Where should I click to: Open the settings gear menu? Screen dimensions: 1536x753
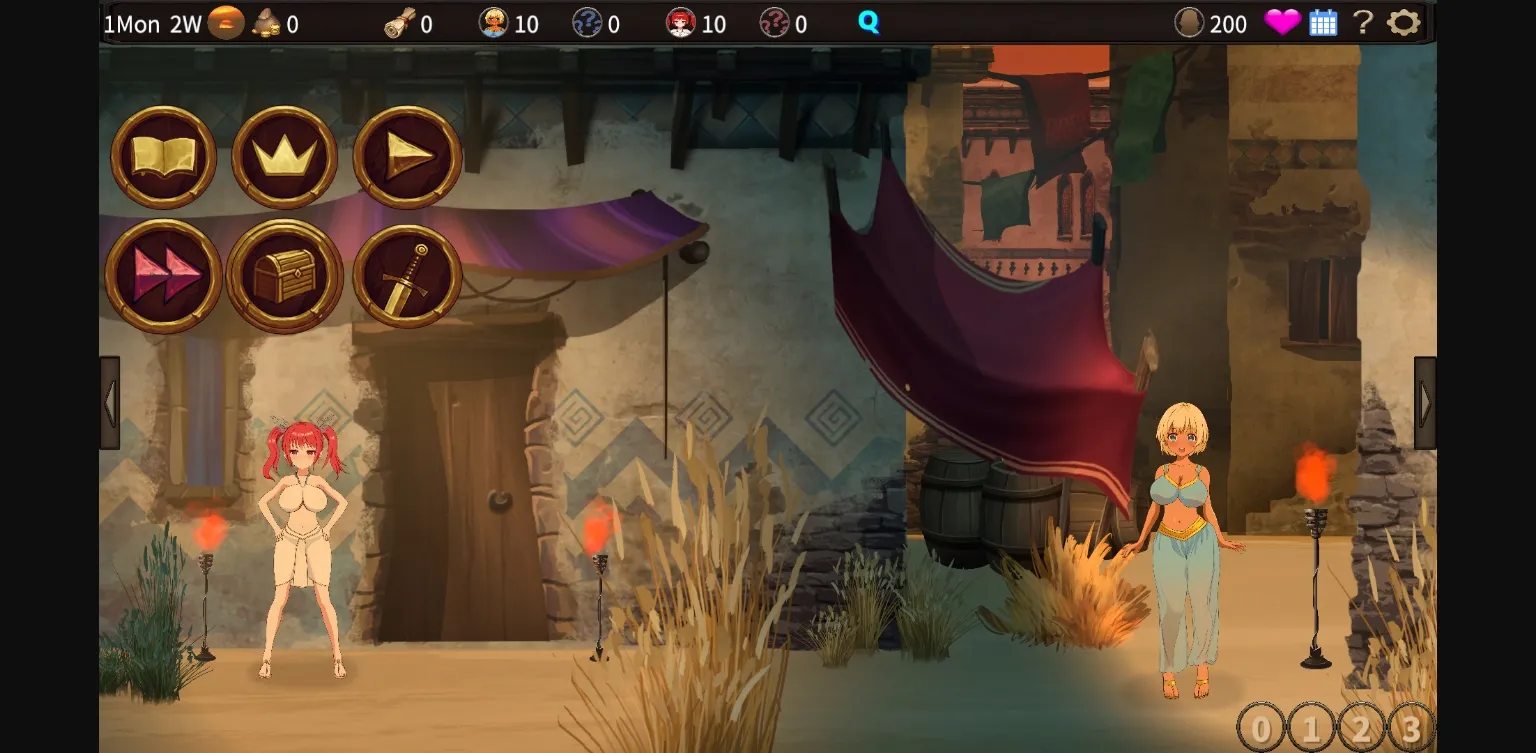click(1403, 22)
